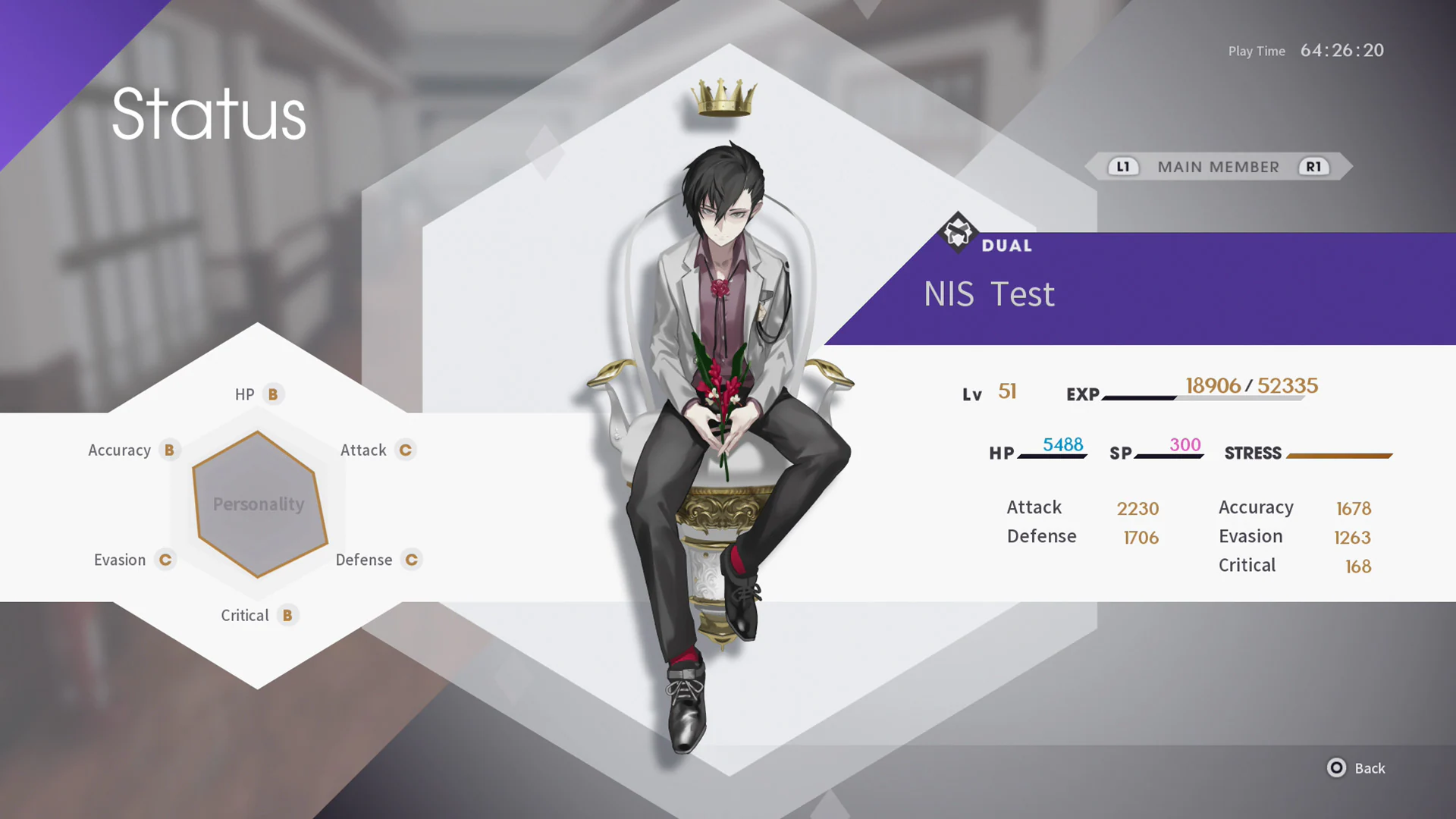Select the Critical grade B badge
The image size is (1456, 819).
point(287,615)
